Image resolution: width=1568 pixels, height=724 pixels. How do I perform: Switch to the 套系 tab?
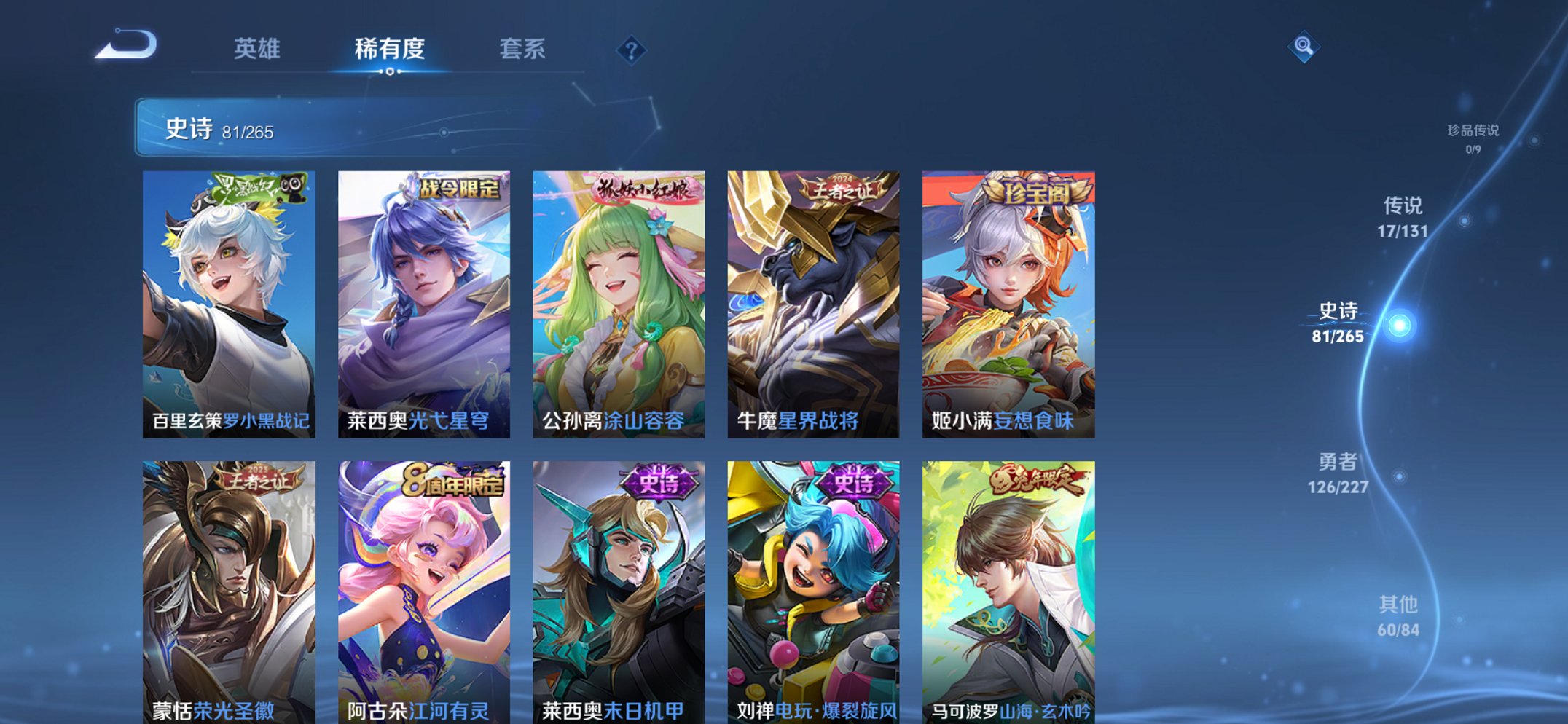pyautogui.click(x=522, y=49)
